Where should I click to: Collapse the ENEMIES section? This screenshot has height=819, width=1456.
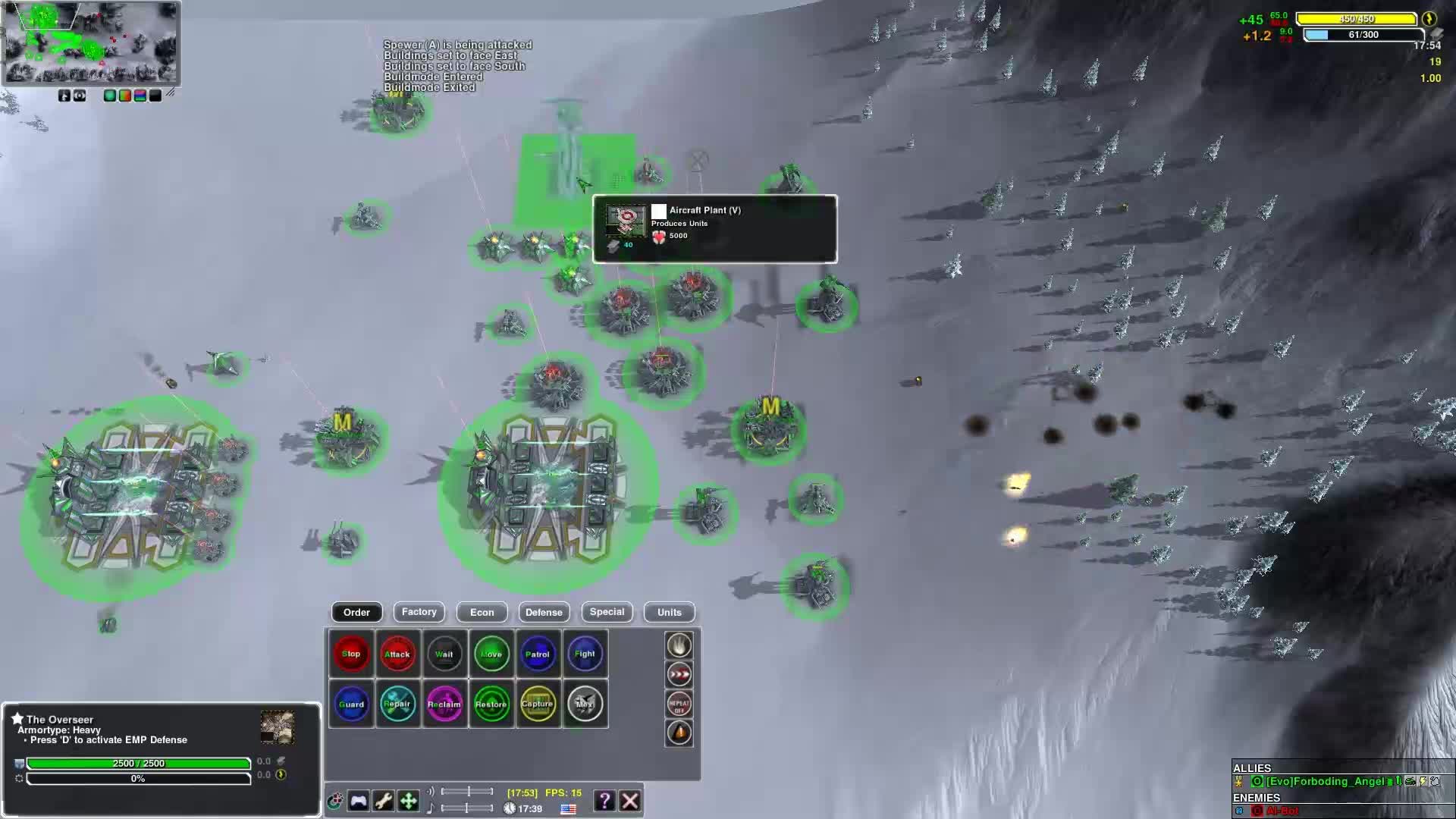1257,798
